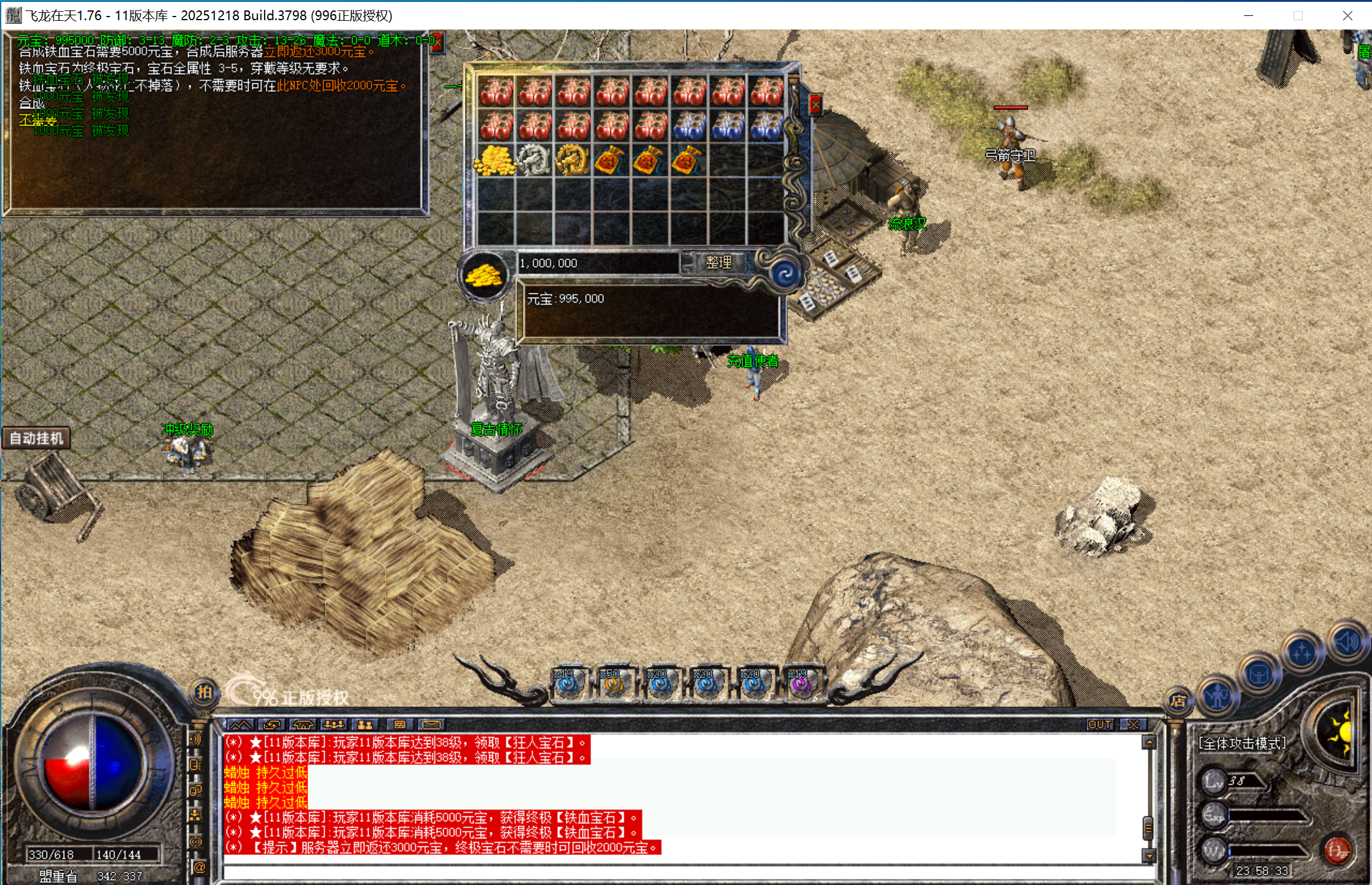The image size is (1372, 885).
Task: Open the bag icon in the round menu
Action: point(1259,674)
